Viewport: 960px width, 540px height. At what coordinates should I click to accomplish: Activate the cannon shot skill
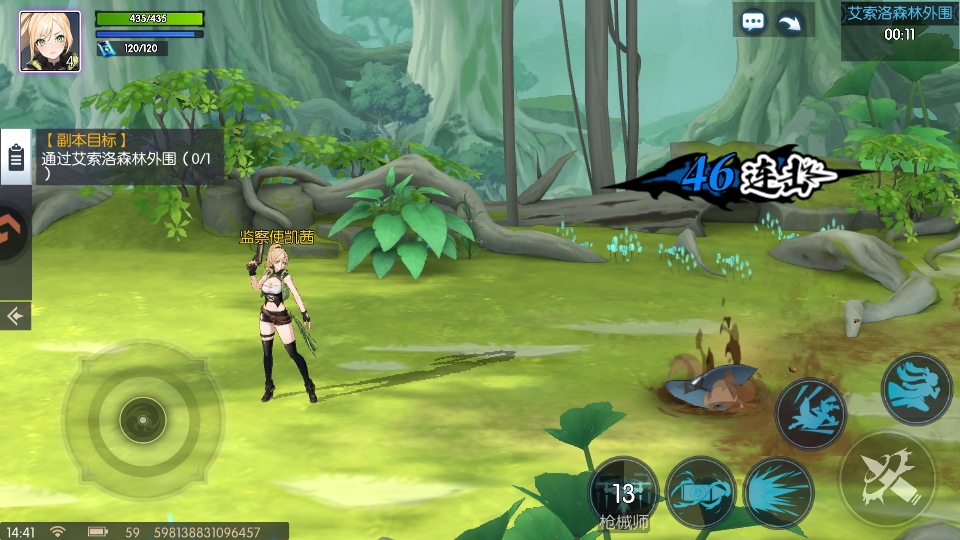pyautogui.click(x=700, y=492)
